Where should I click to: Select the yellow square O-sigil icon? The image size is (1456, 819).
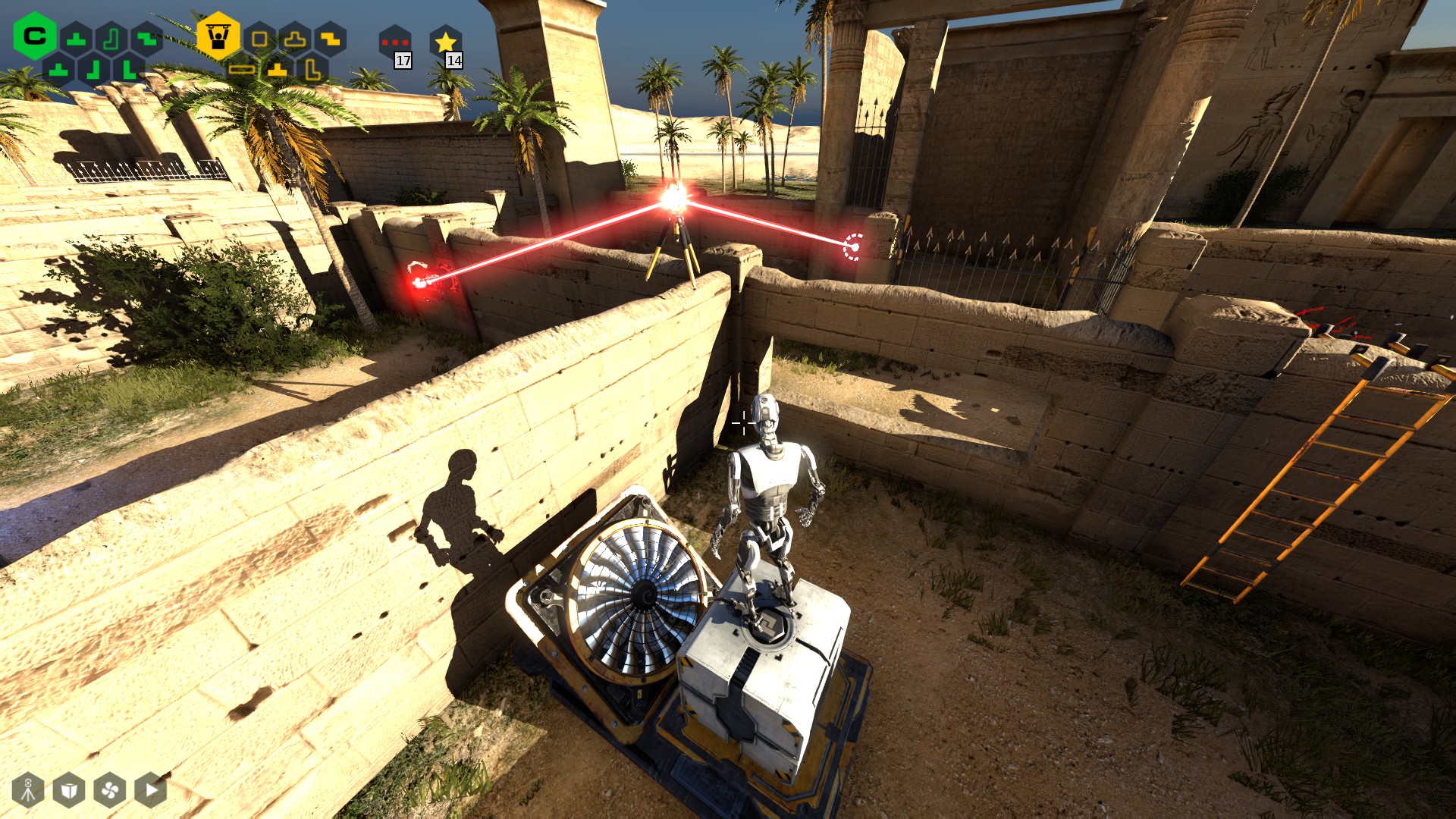tap(259, 39)
